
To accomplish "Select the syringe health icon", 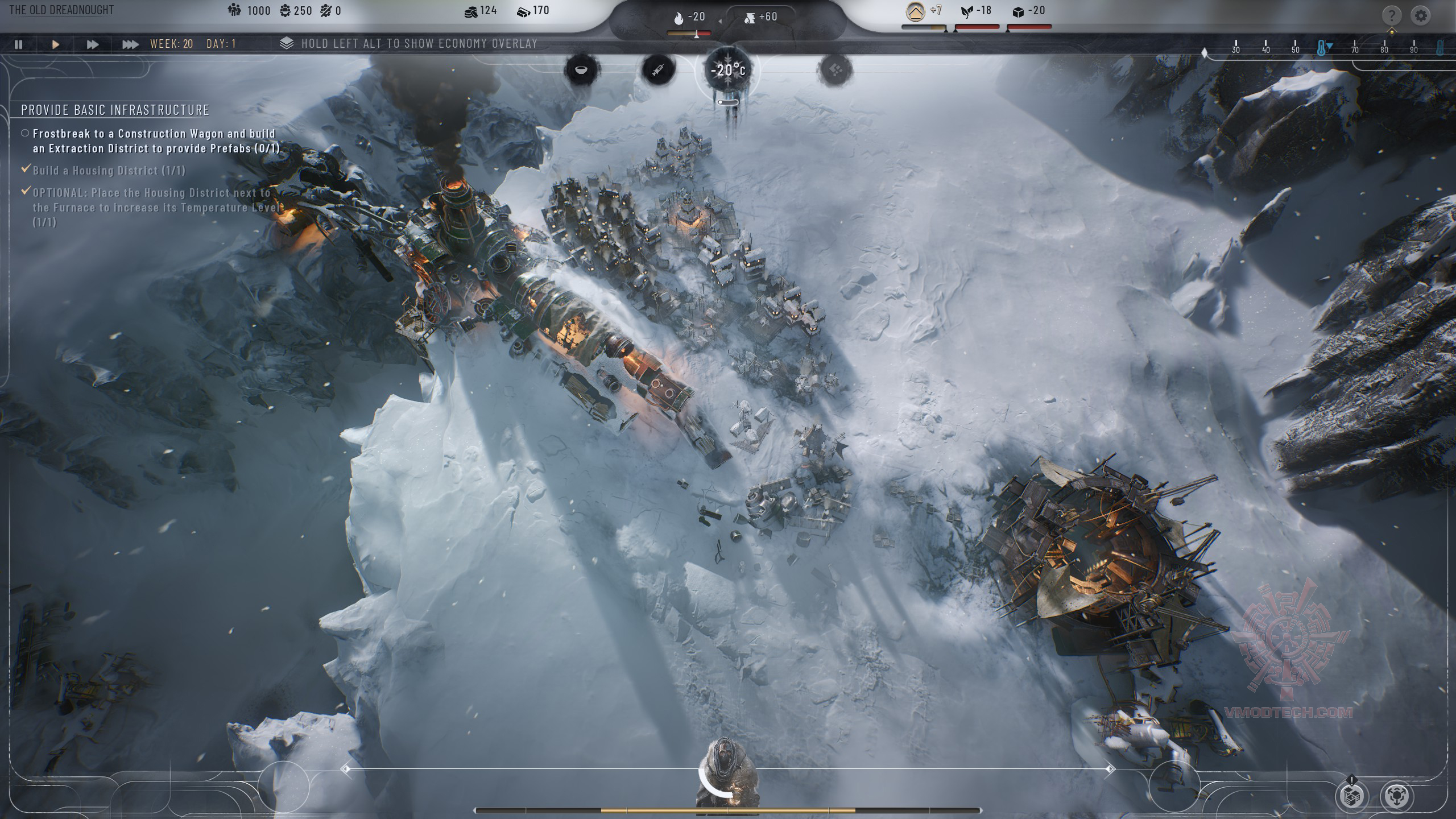I will click(659, 70).
